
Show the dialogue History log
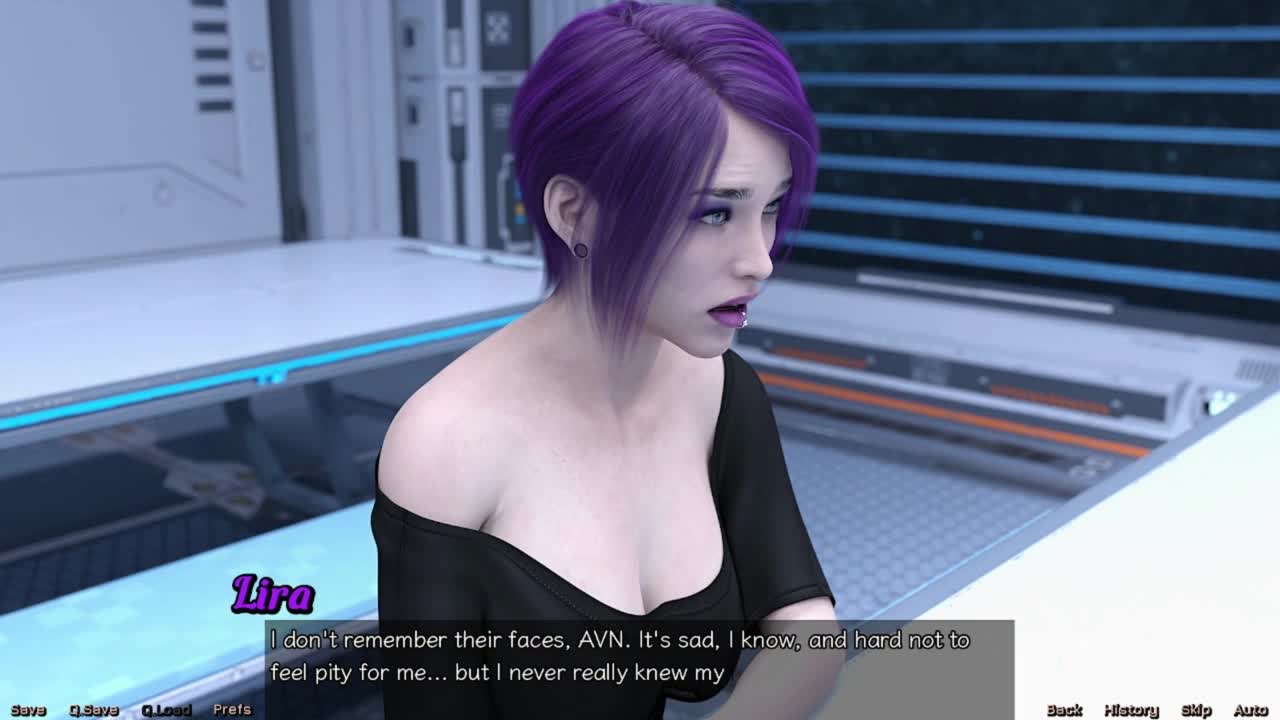coord(1131,710)
